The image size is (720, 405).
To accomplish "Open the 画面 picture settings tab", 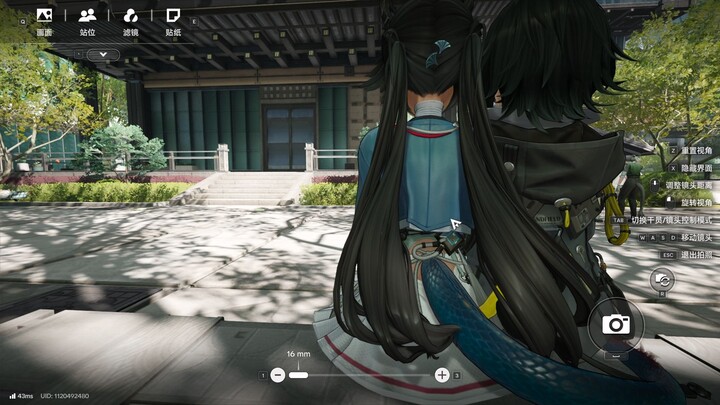I will click(x=43, y=20).
